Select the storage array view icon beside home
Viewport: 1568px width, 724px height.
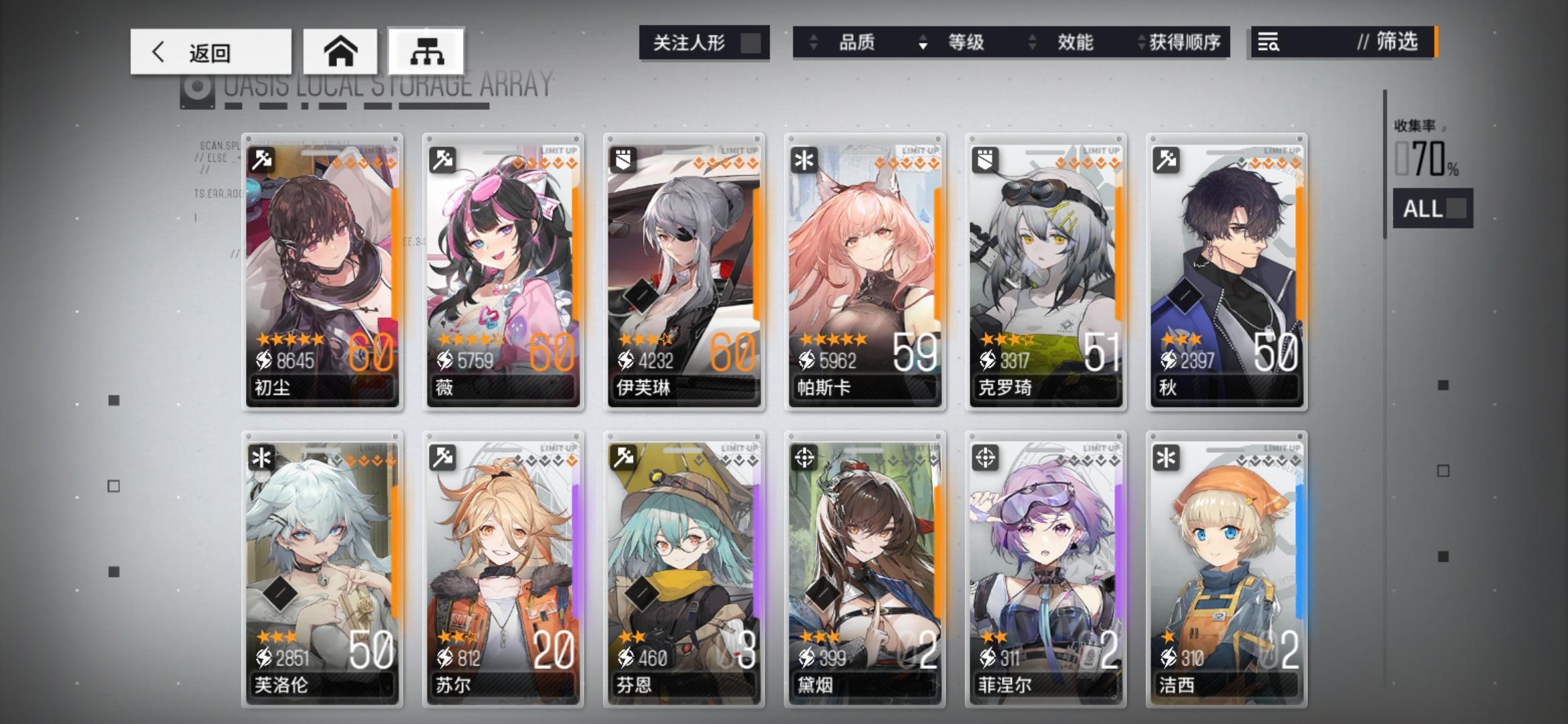click(428, 52)
